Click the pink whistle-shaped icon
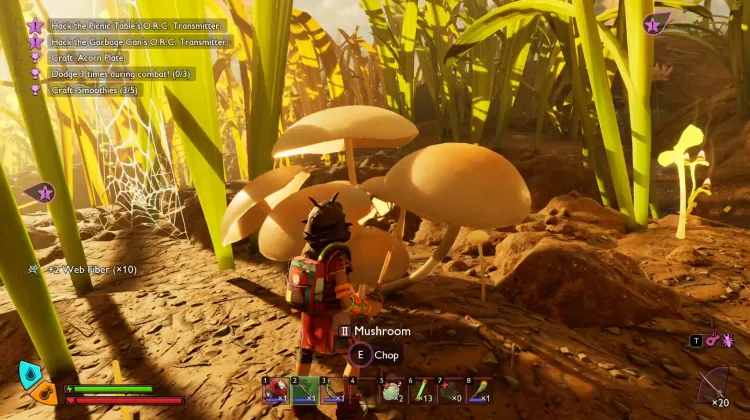The image size is (750, 420). pyautogui.click(x=711, y=341)
